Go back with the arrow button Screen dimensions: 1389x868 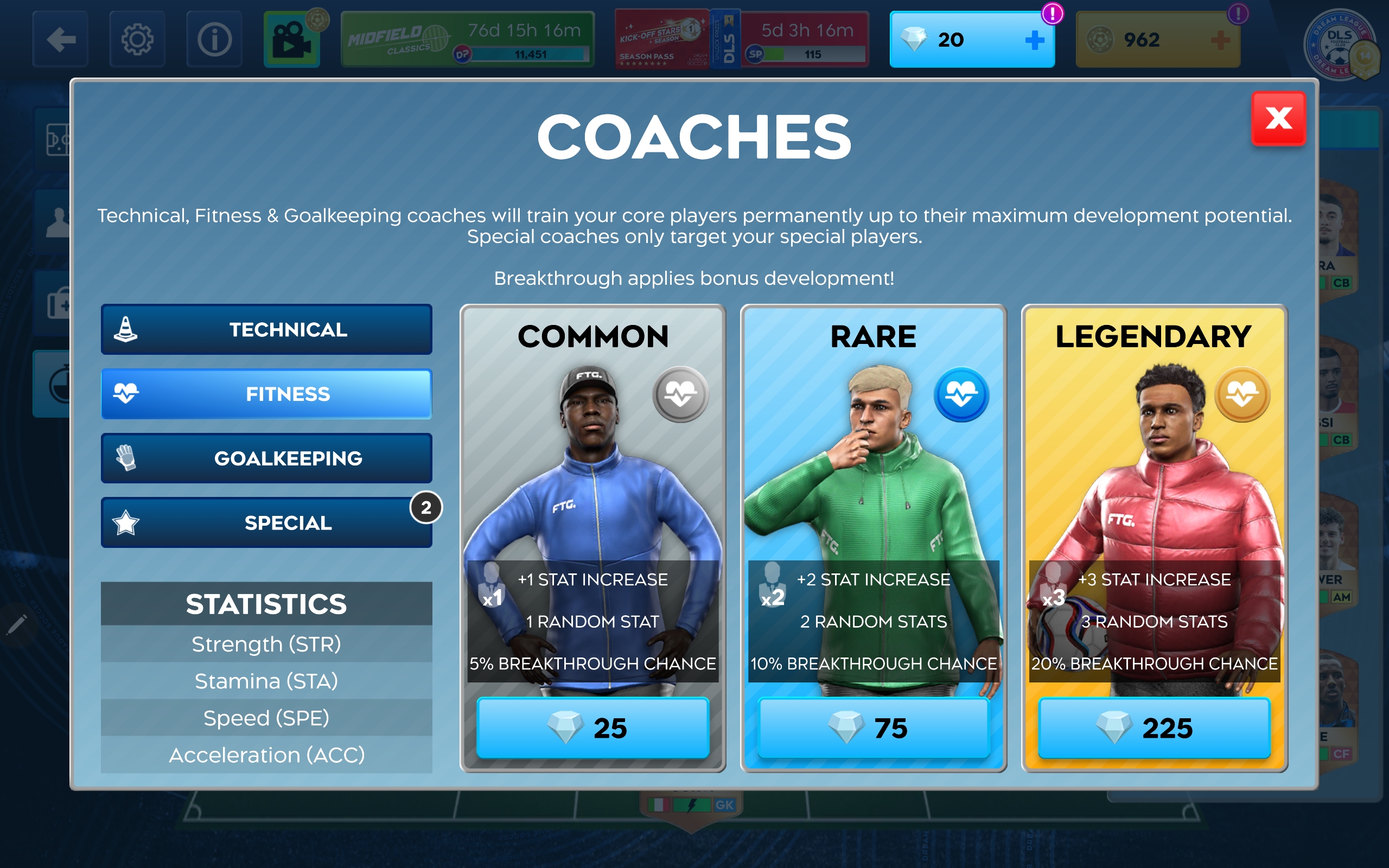(x=60, y=40)
